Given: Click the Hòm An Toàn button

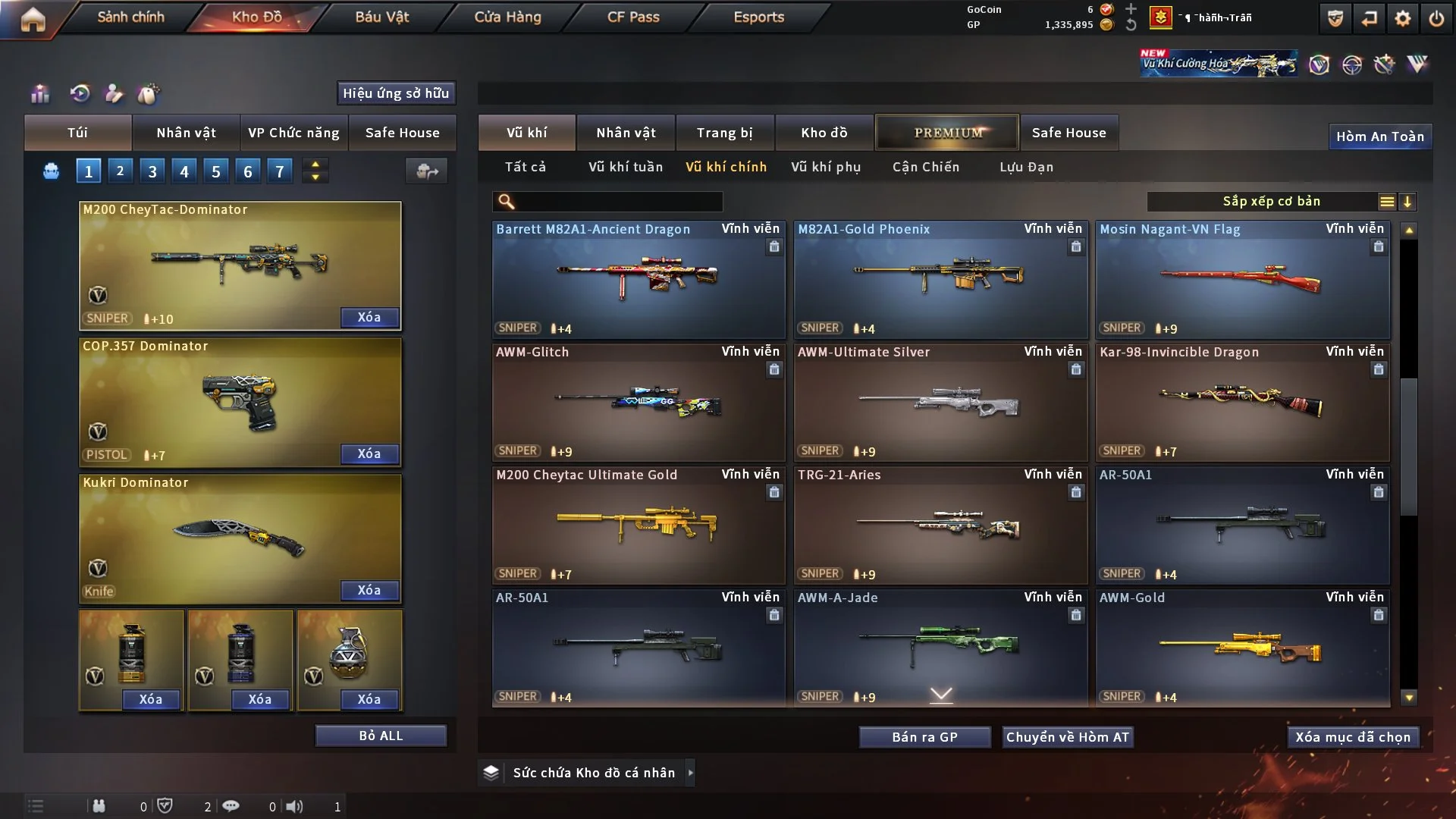Looking at the screenshot, I should (x=1379, y=136).
